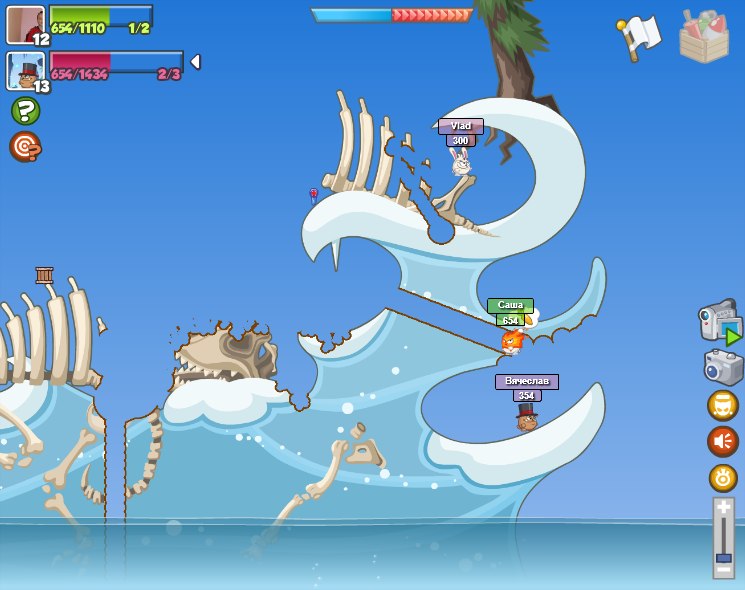
Task: Collapse the team panel with the white arrow
Action: point(195,62)
